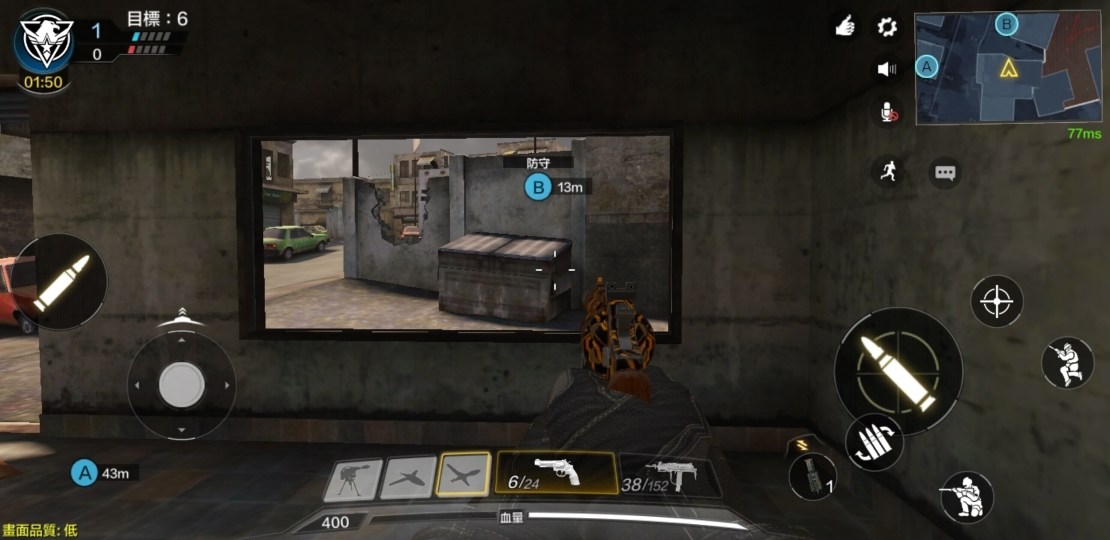Tap the crouching soldier stance button
The image size is (1110, 540).
click(x=966, y=497)
